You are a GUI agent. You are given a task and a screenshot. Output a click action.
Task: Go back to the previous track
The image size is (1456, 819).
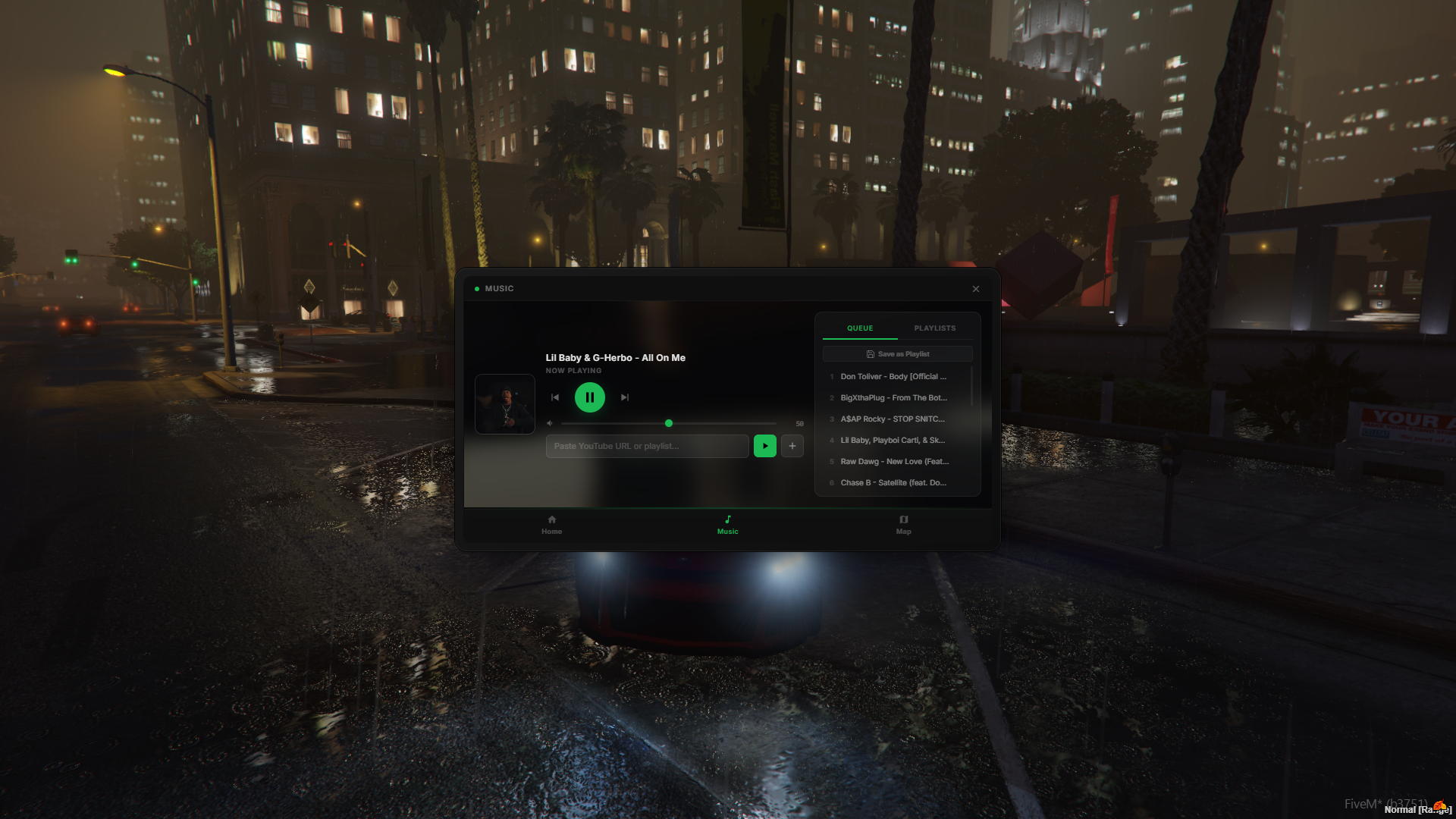[x=555, y=397]
